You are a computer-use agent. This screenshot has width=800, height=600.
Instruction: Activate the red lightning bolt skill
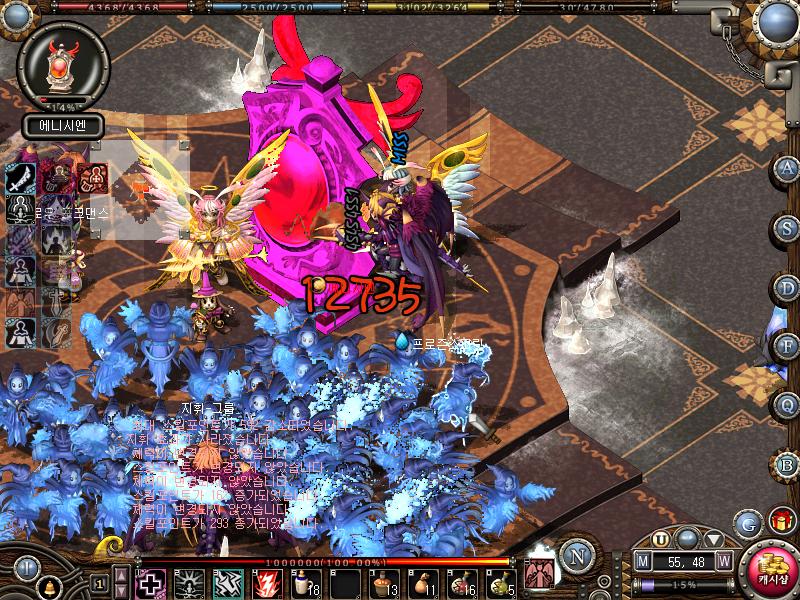click(x=267, y=583)
